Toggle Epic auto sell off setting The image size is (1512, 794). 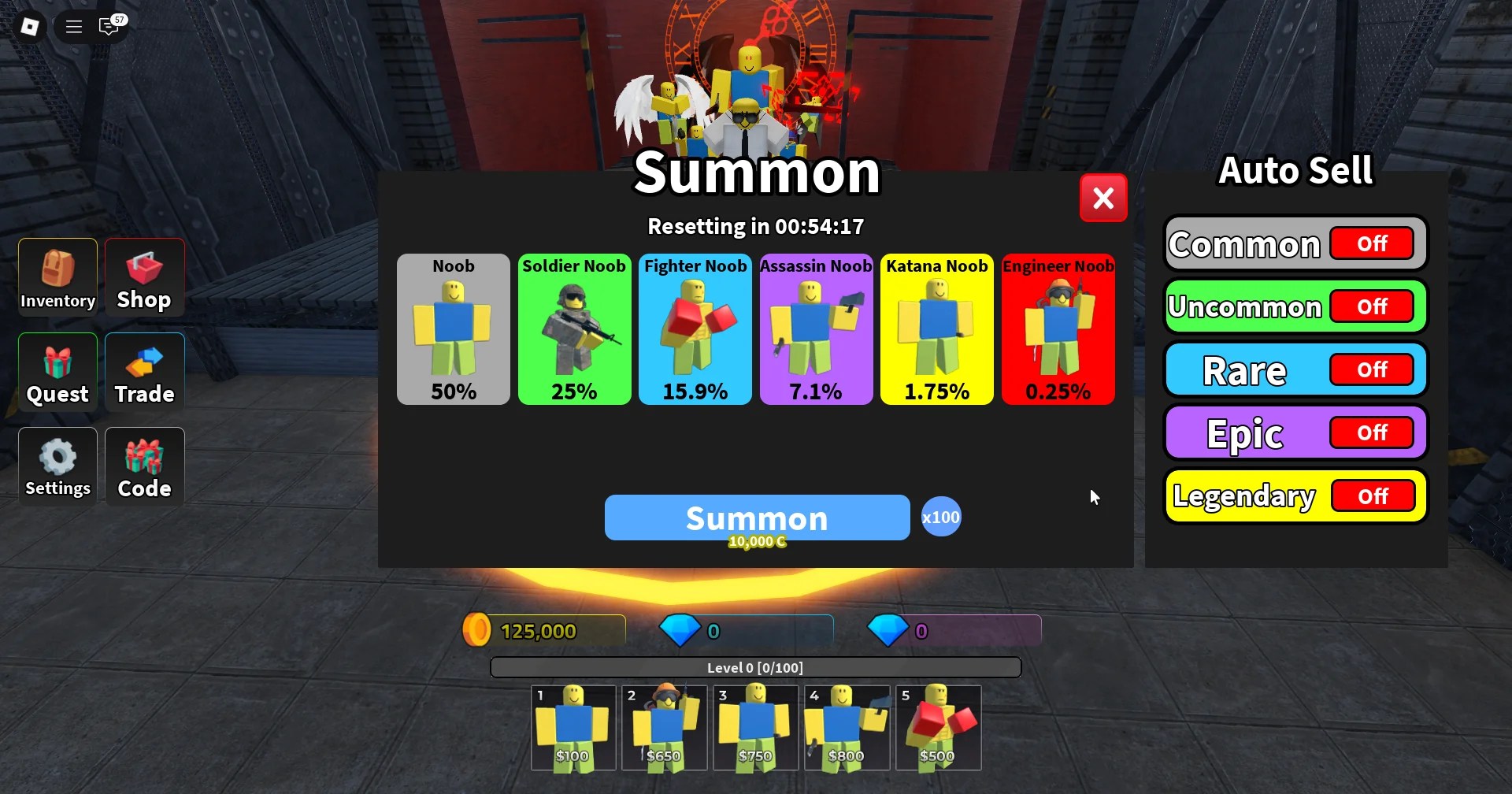pos(1373,432)
